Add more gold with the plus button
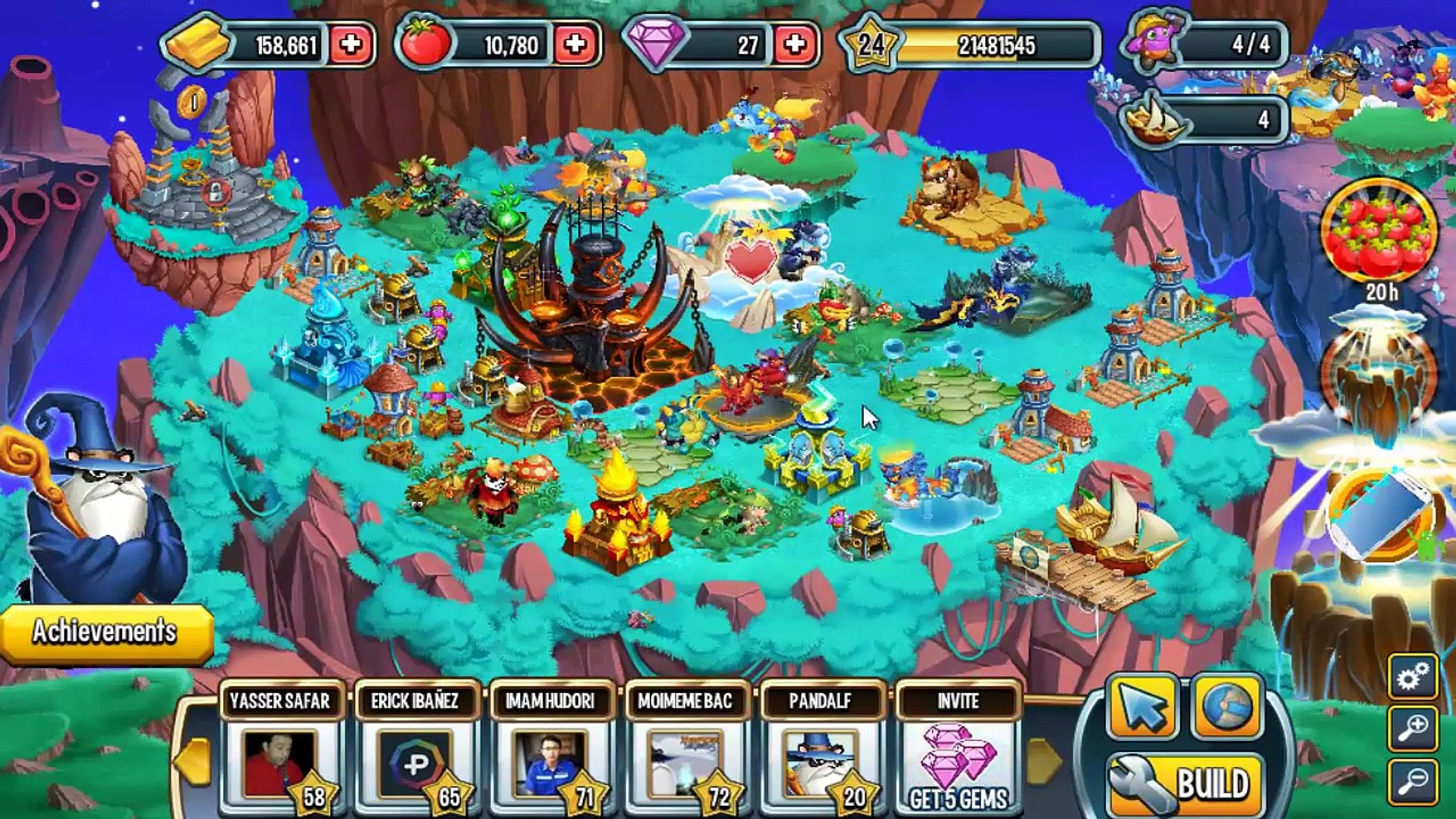Image resolution: width=1456 pixels, height=819 pixels. [x=350, y=45]
